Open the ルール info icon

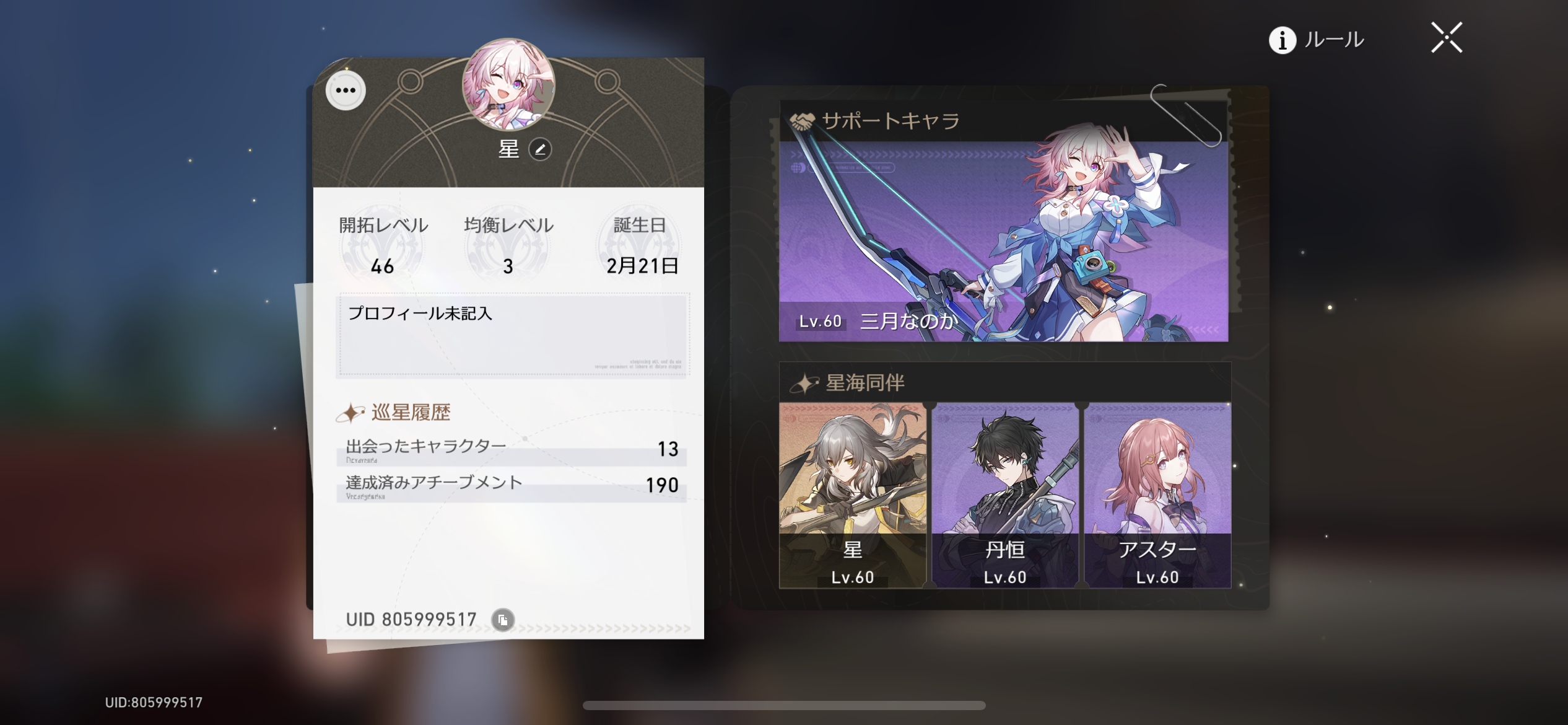1281,40
